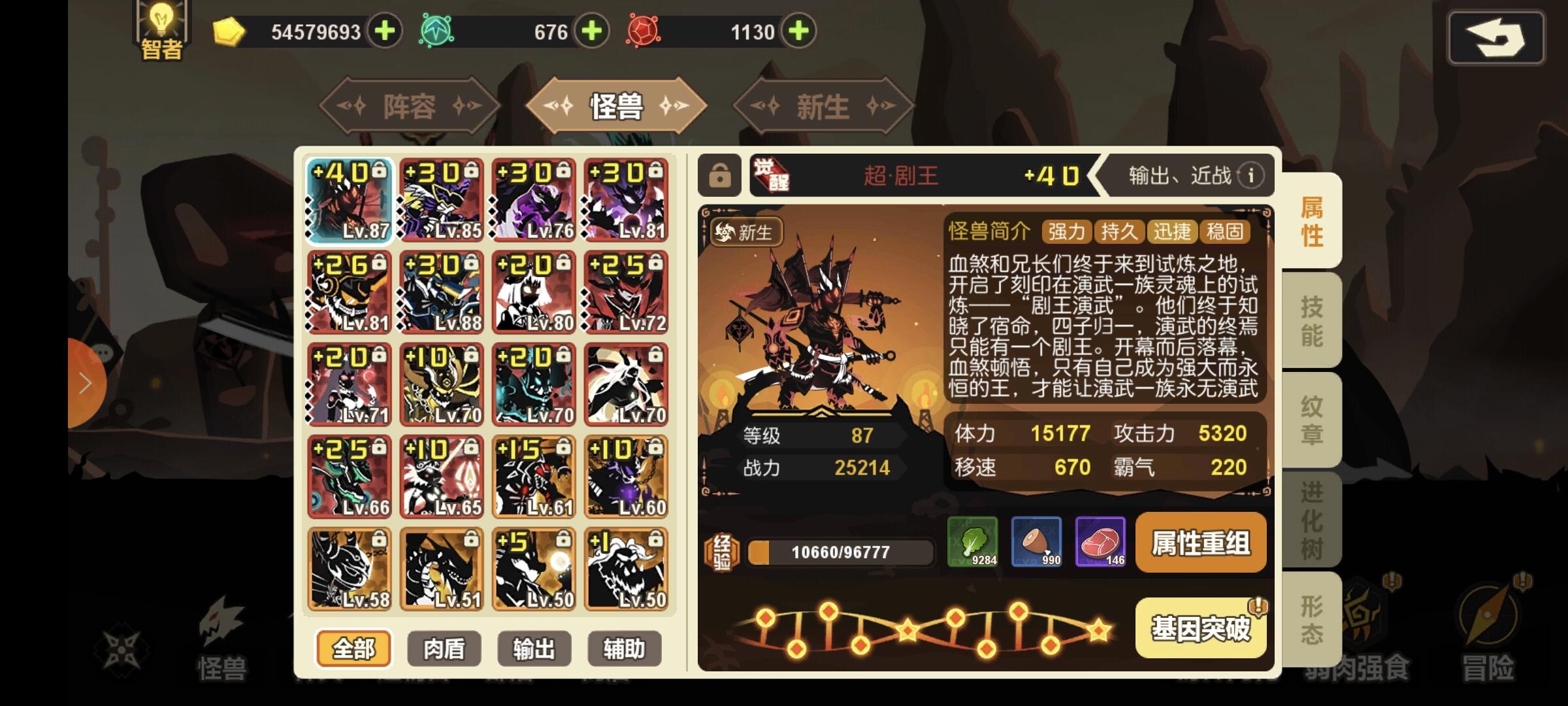Select the 全部 filter option
The width and height of the screenshot is (1568, 706).
pyautogui.click(x=353, y=648)
